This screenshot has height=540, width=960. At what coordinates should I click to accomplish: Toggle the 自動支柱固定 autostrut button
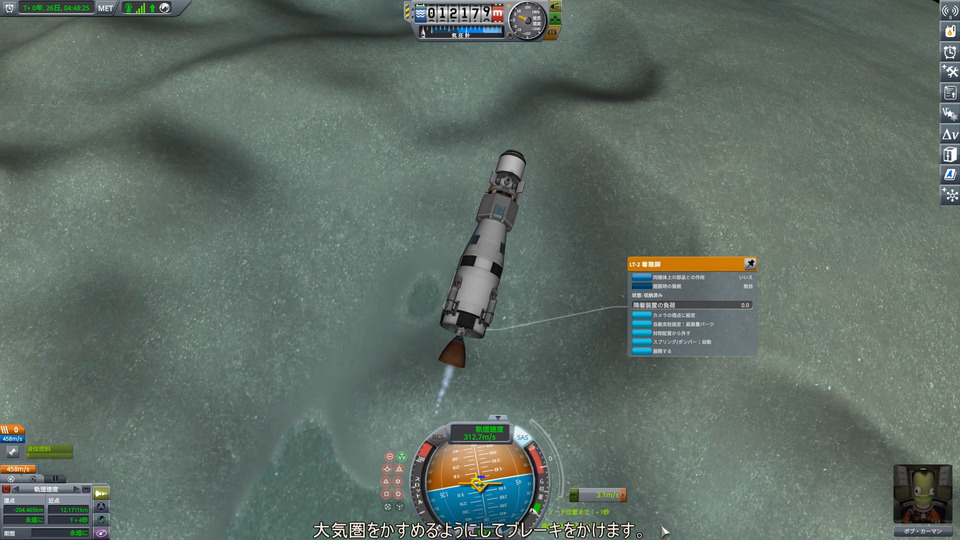point(641,323)
